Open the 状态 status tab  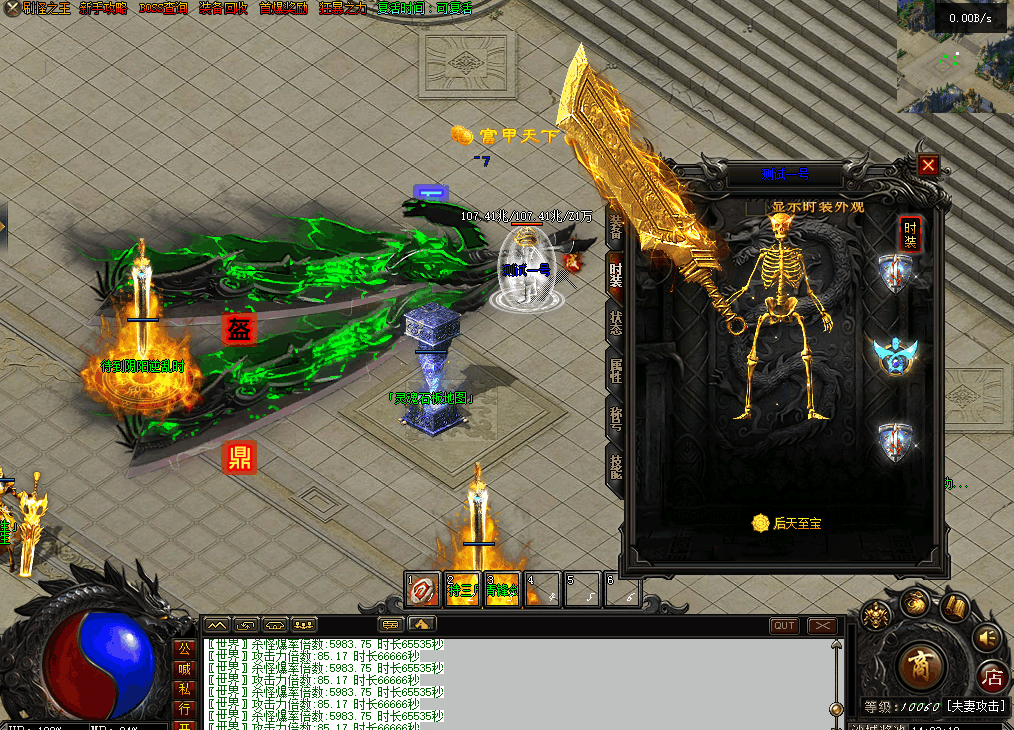[x=616, y=322]
